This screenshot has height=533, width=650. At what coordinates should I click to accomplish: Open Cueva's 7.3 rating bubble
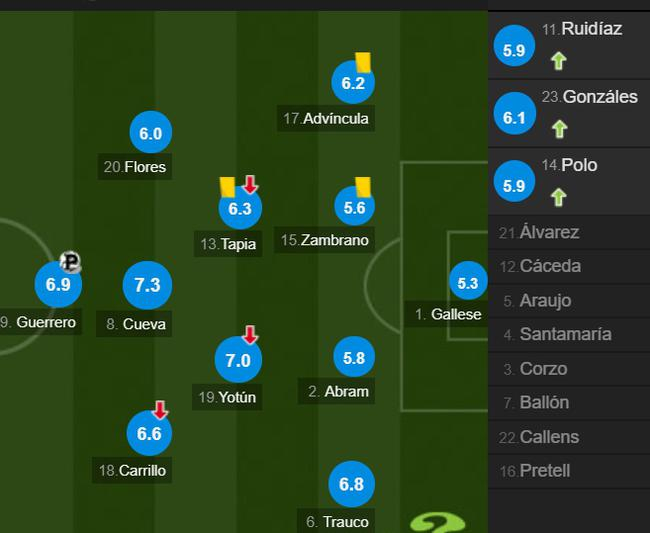click(147, 285)
